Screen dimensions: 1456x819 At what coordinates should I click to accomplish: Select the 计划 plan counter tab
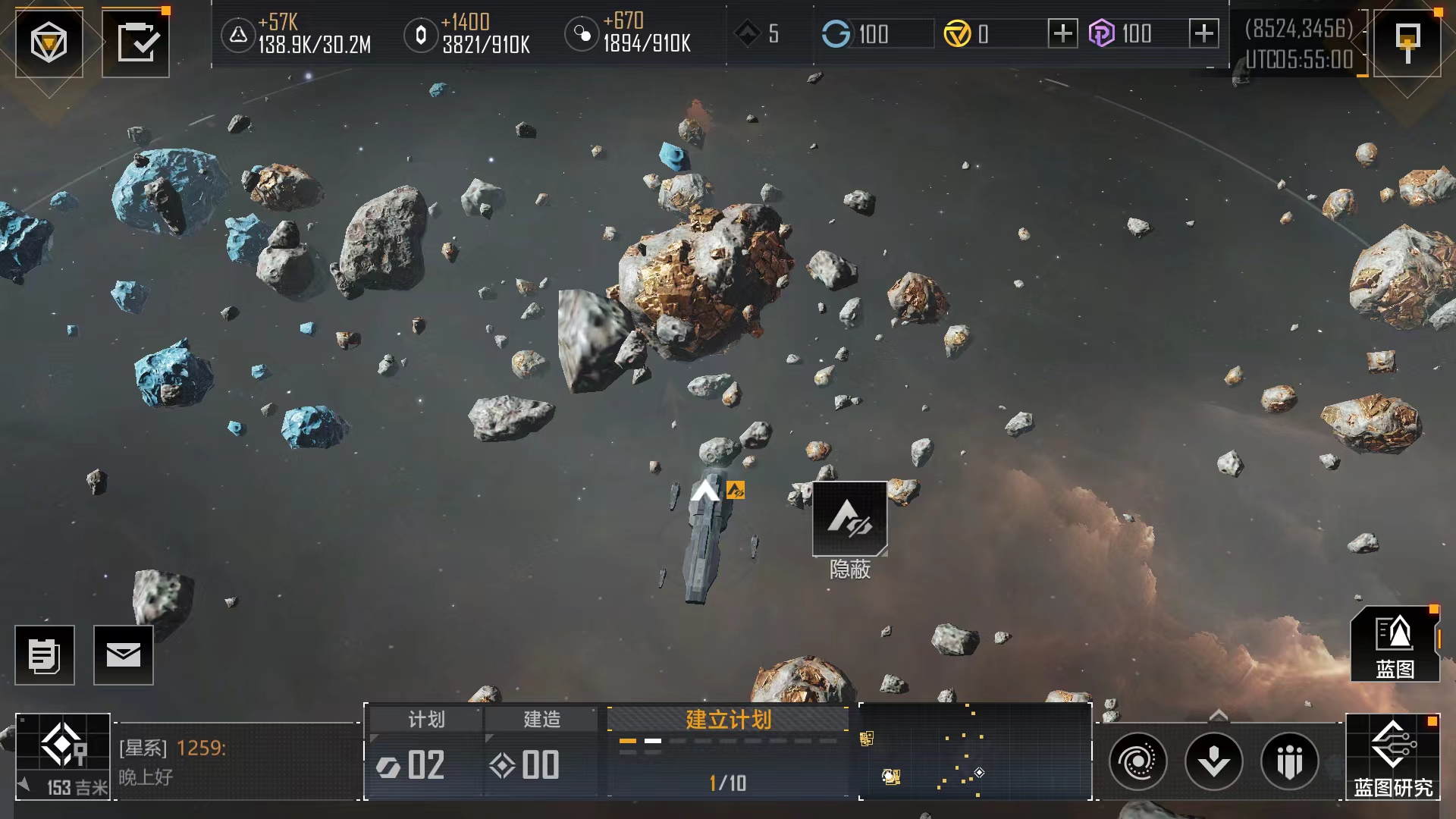click(x=425, y=751)
